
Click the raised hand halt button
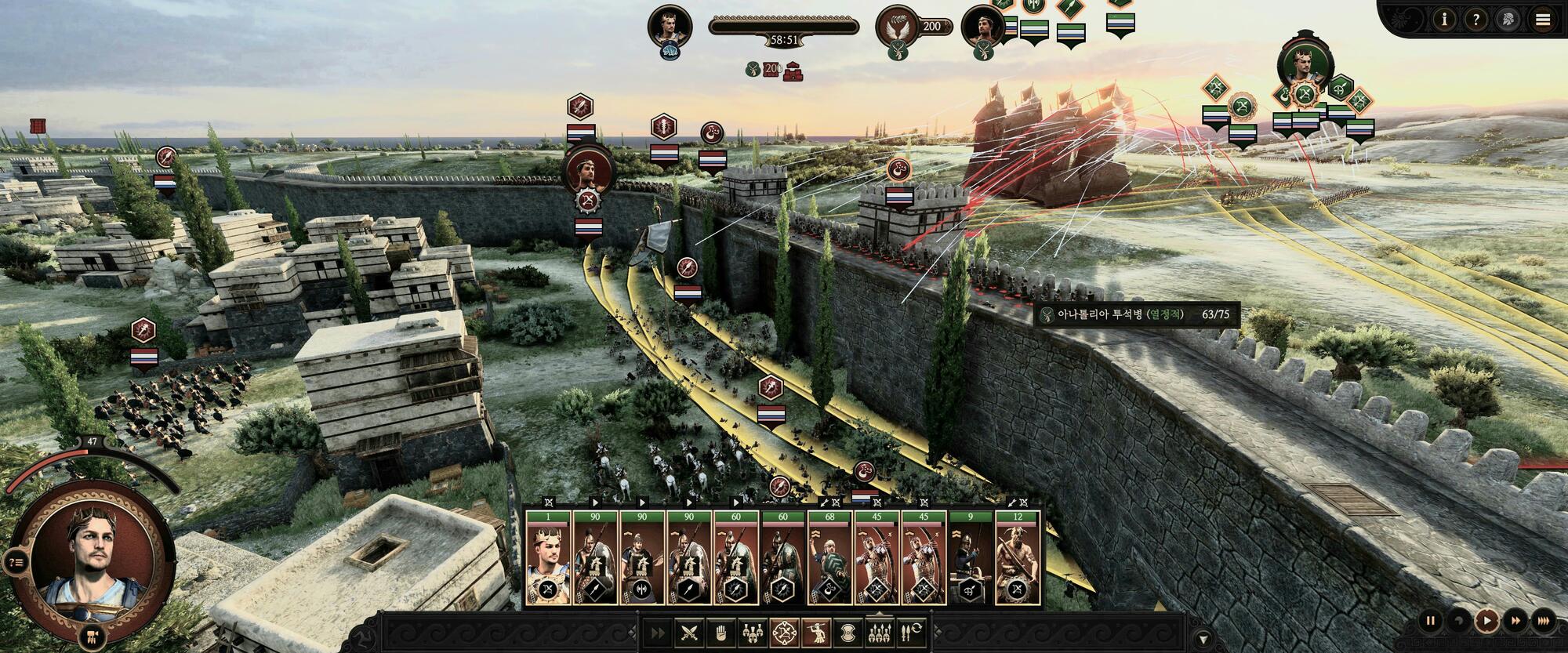pos(720,632)
